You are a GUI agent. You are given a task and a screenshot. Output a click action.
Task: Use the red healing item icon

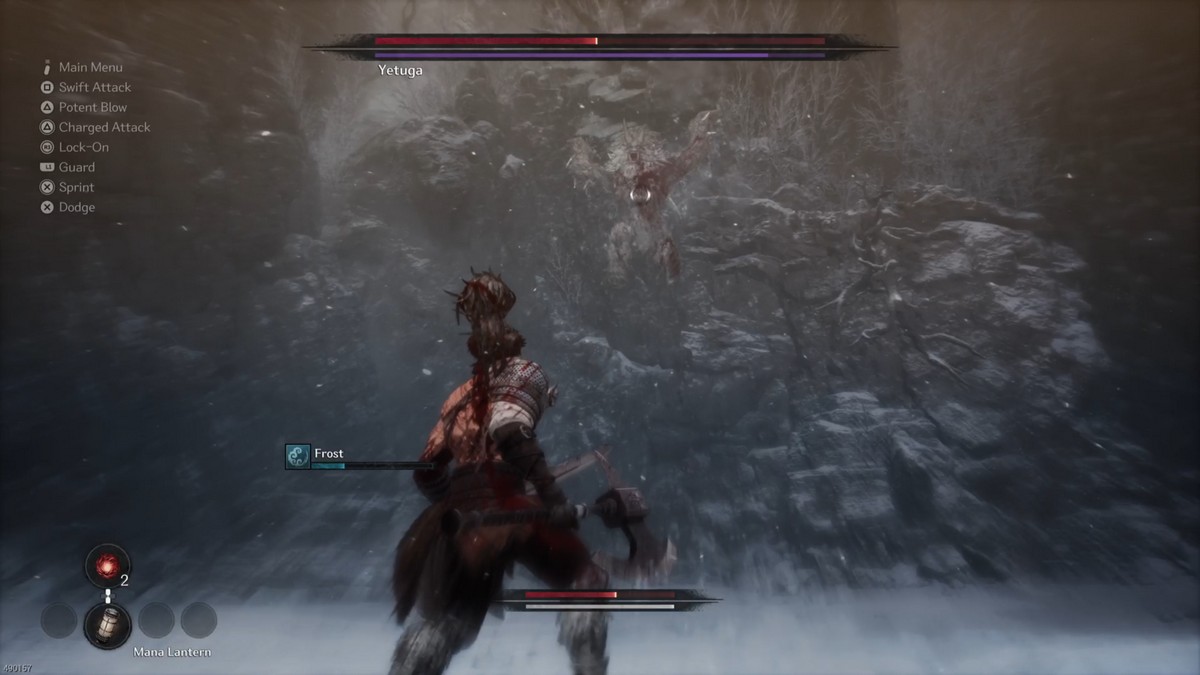point(106,564)
